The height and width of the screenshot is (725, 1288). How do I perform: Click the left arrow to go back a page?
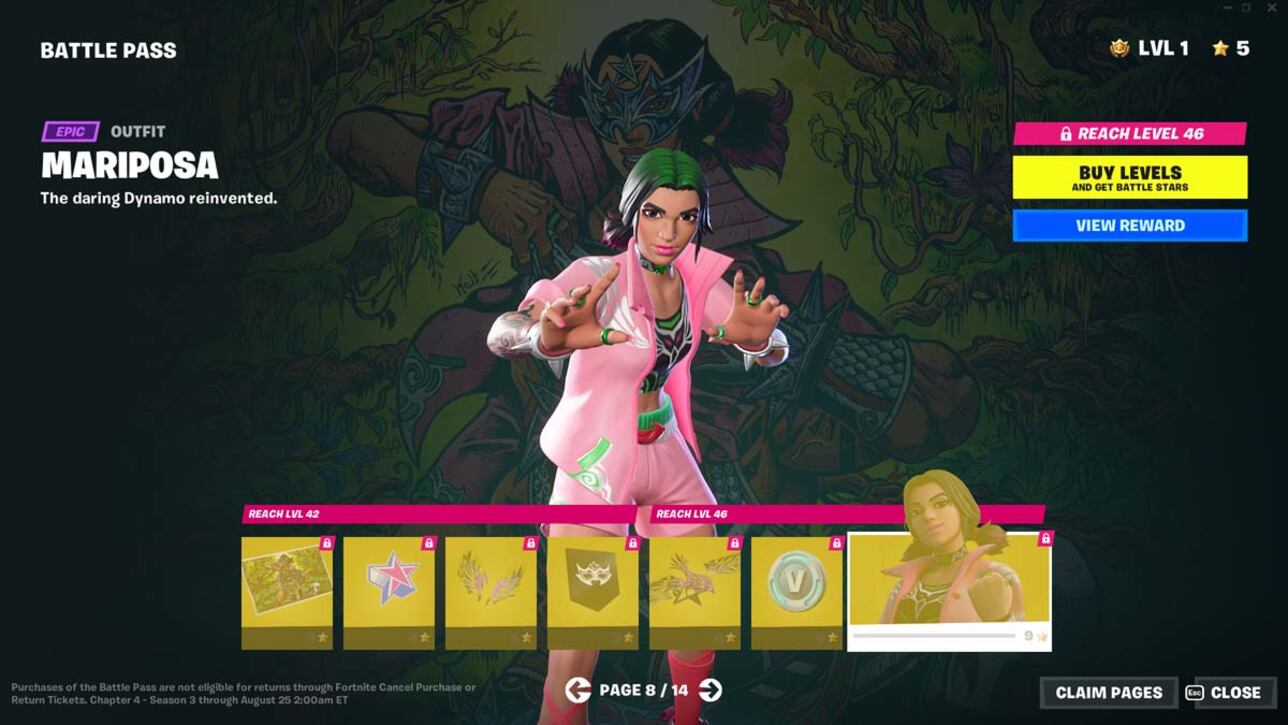click(x=578, y=691)
